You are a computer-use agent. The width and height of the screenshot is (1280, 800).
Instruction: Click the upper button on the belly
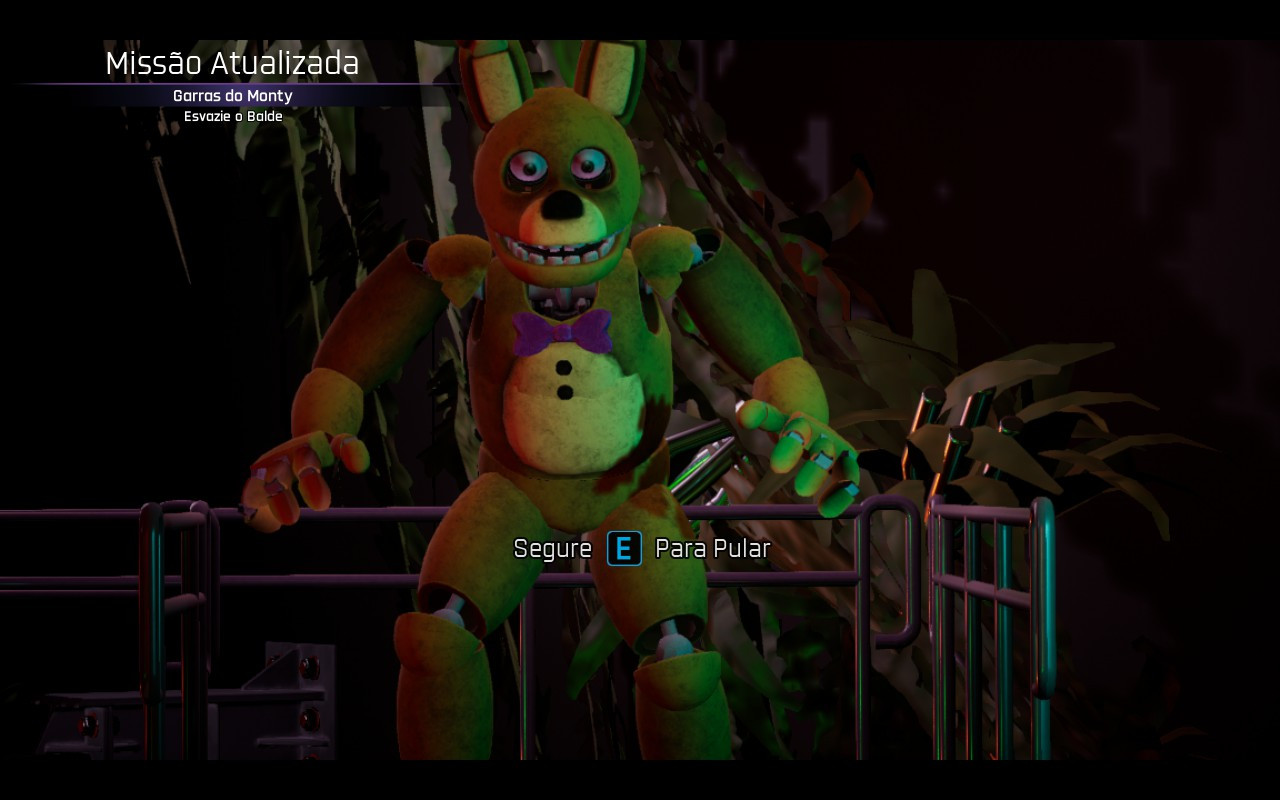[x=564, y=366]
